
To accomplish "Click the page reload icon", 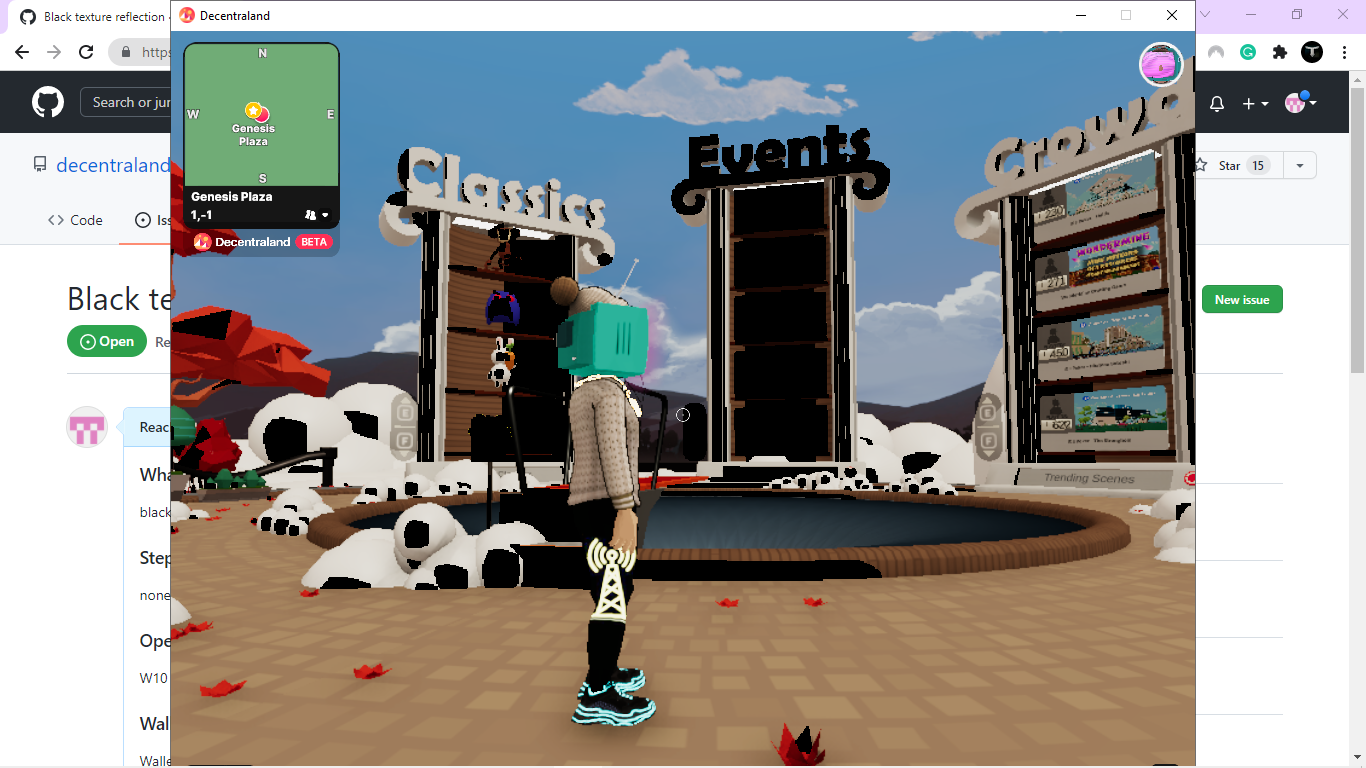I will tap(86, 52).
